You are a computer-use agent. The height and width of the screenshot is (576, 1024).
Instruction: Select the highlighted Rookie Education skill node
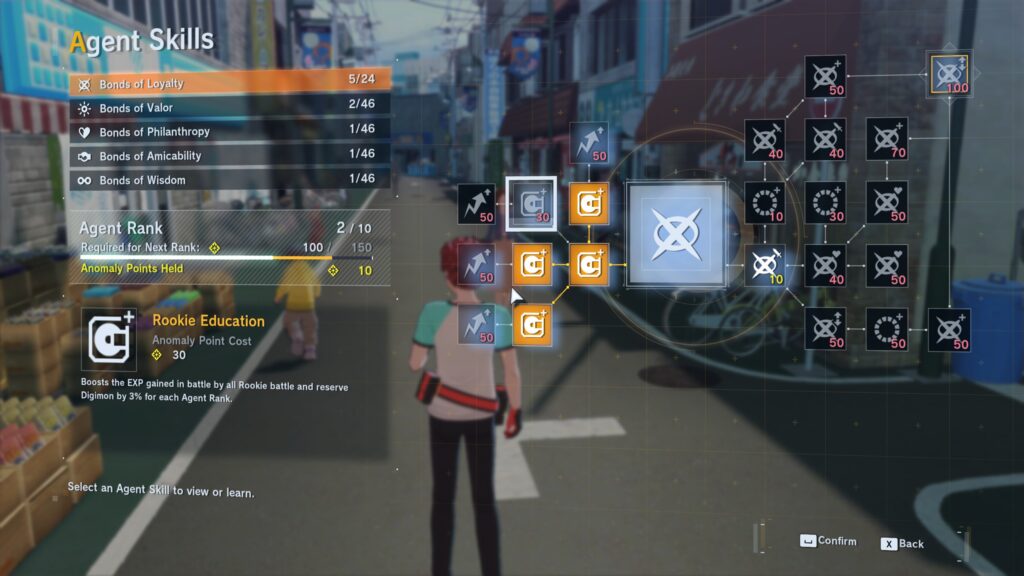coord(531,204)
